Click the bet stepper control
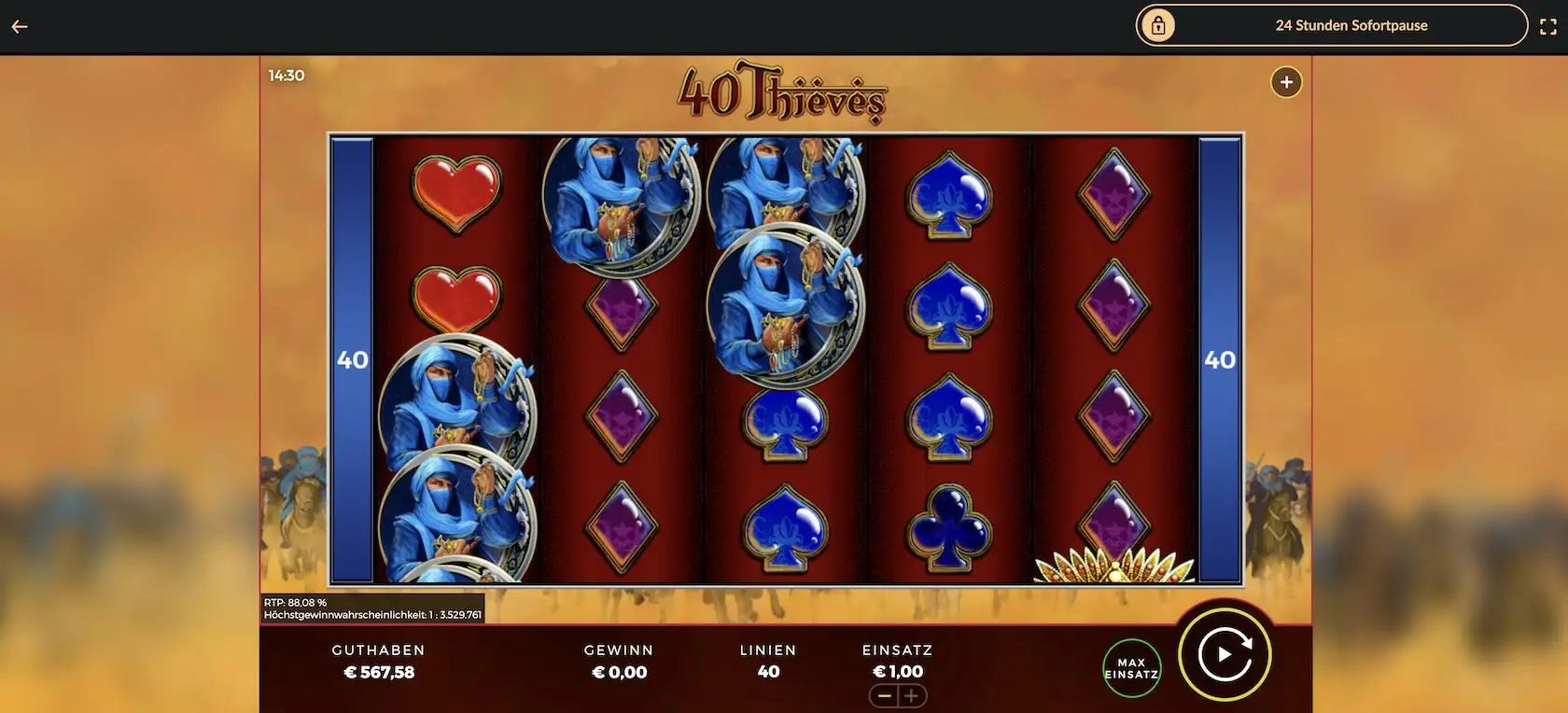 tap(899, 695)
